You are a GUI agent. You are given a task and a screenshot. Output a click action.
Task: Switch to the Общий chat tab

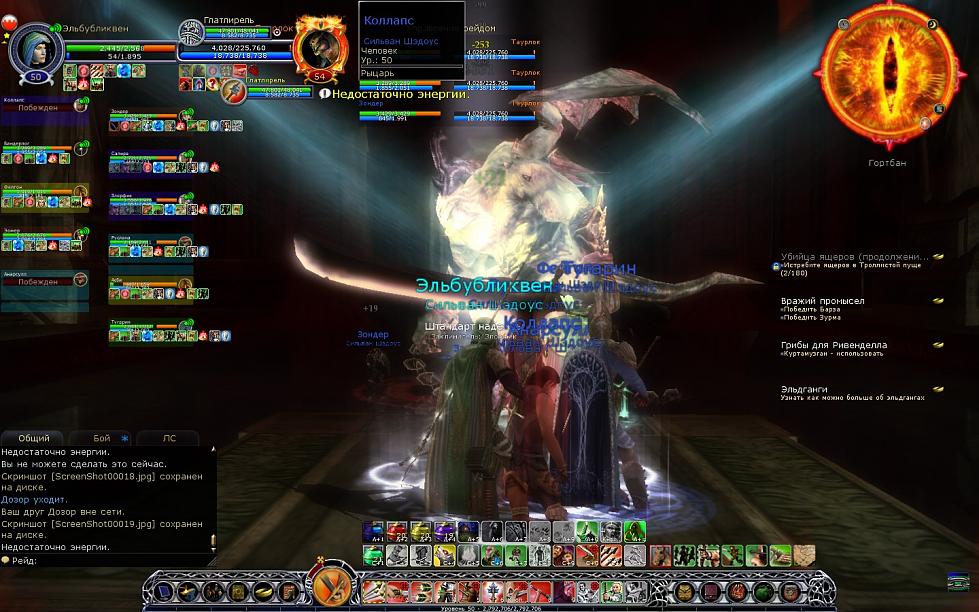[x=34, y=438]
